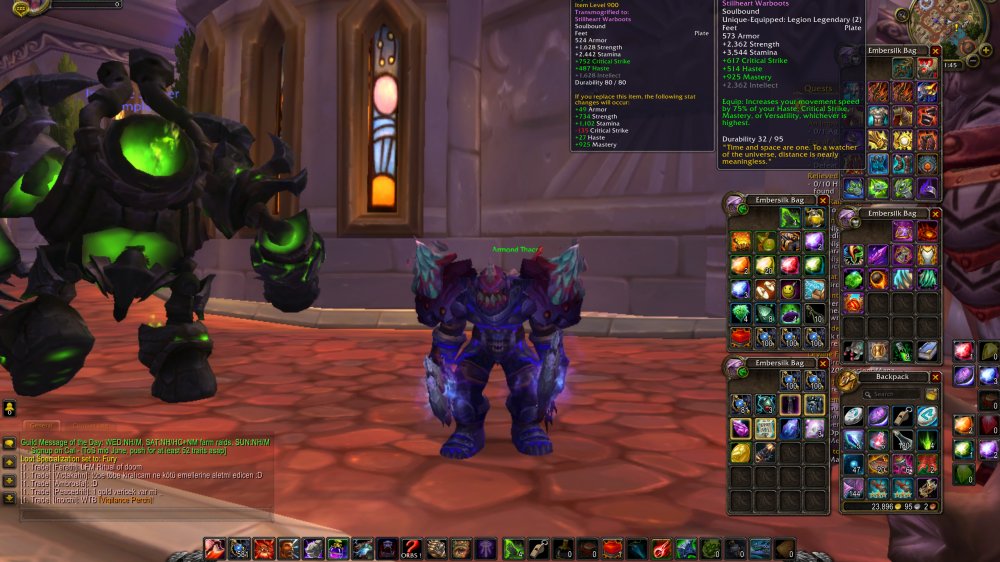Switch to the Combat Log tab
1000x562 pixels.
click(94, 426)
